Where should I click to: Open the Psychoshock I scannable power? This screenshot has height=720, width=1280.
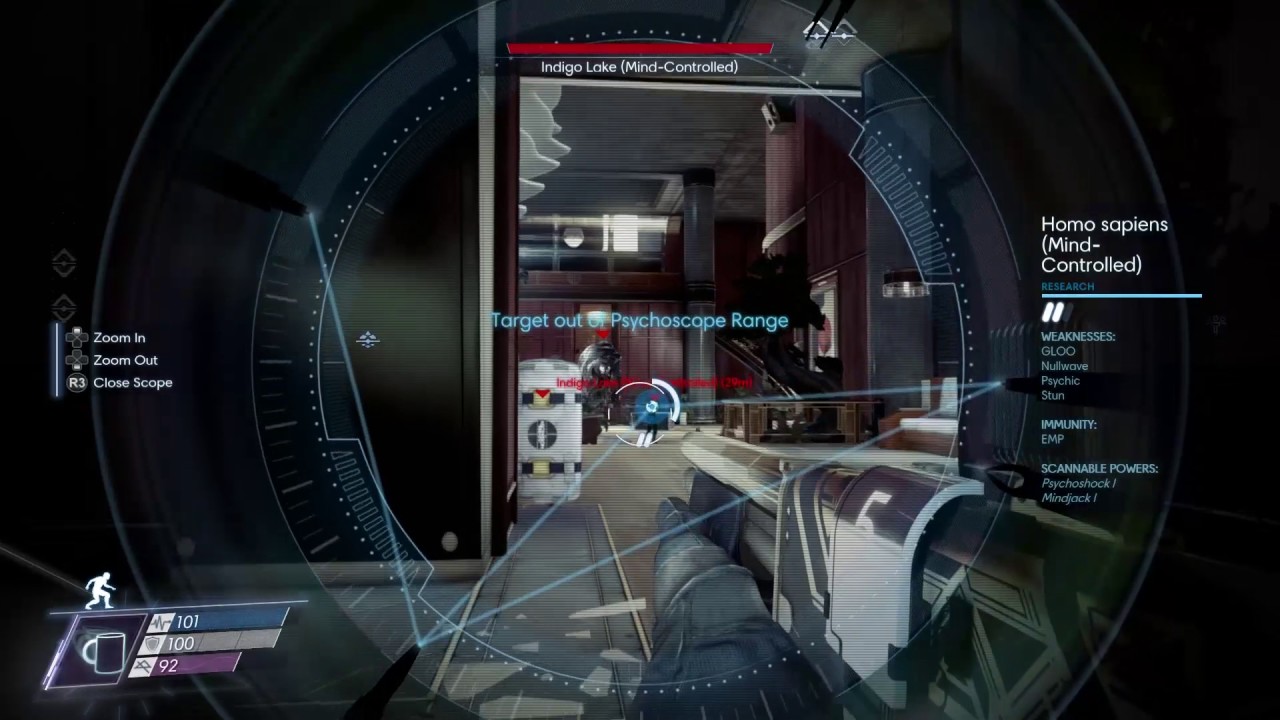click(1078, 483)
